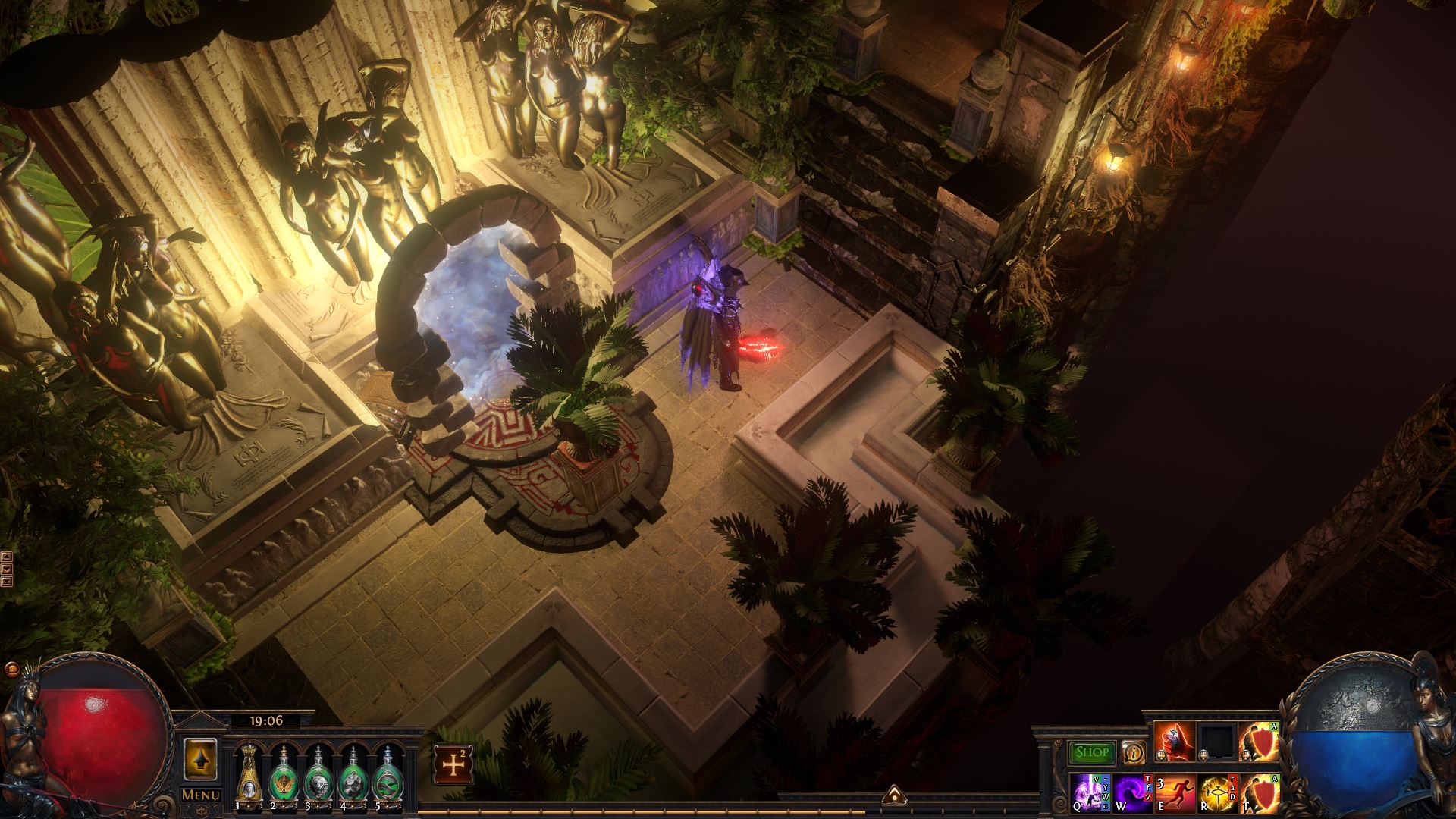Screen dimensions: 1456x819
Task: Open the green Shop button
Action: tap(1092, 753)
